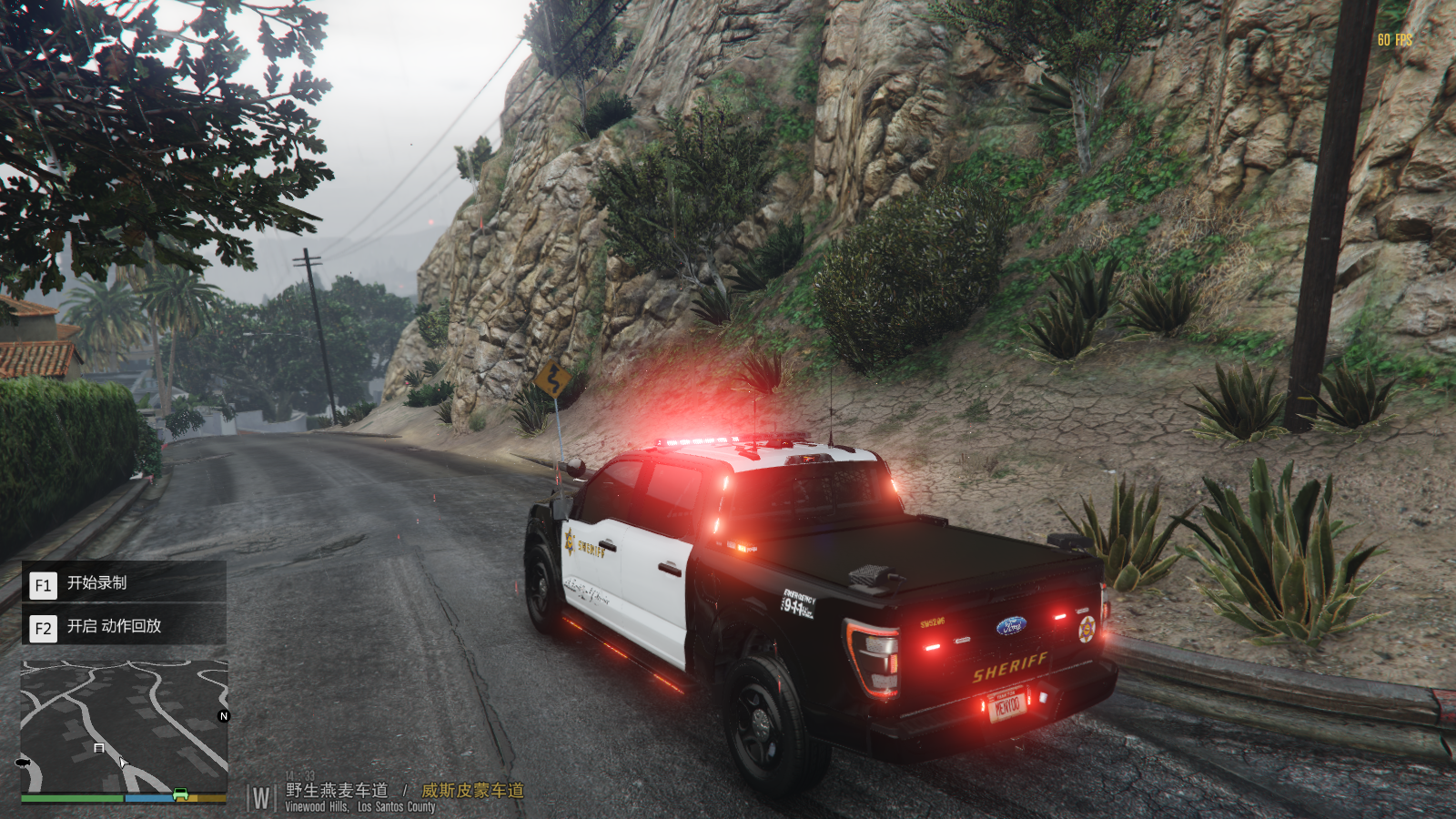The image size is (1456, 819).
Task: Click the green vehicle blip on minimap
Action: pyautogui.click(x=180, y=794)
